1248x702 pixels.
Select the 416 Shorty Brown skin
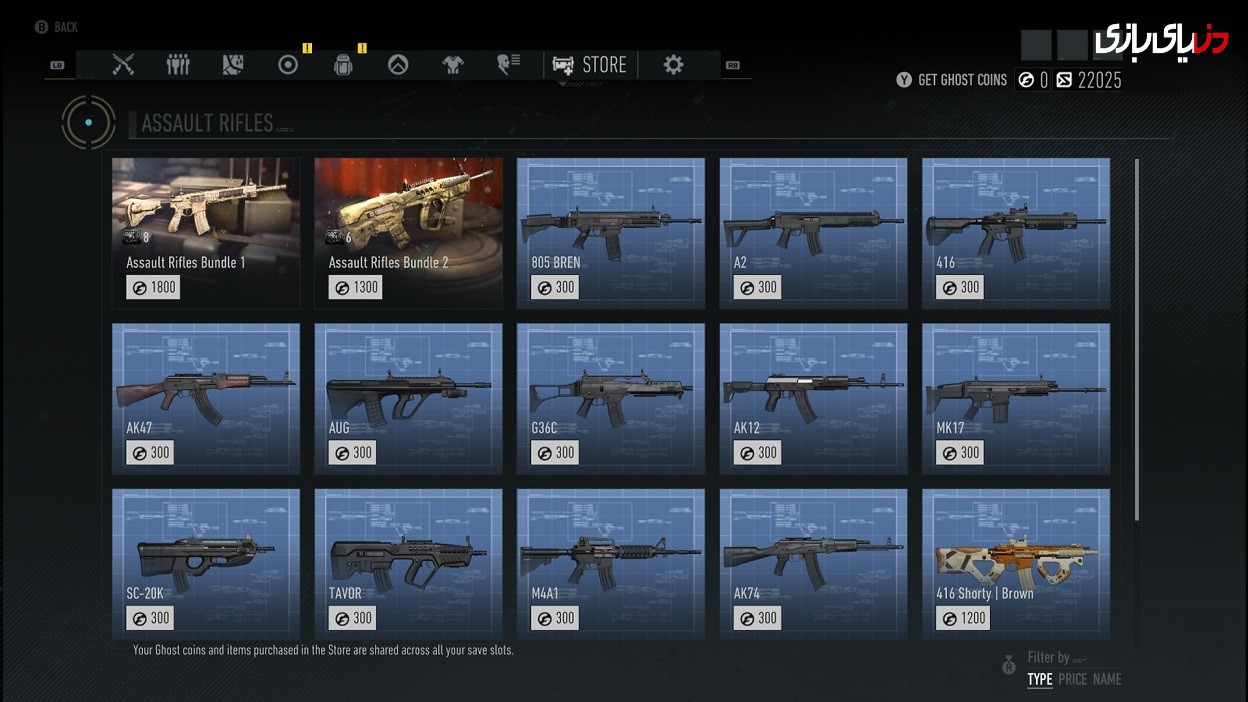(x=1015, y=563)
